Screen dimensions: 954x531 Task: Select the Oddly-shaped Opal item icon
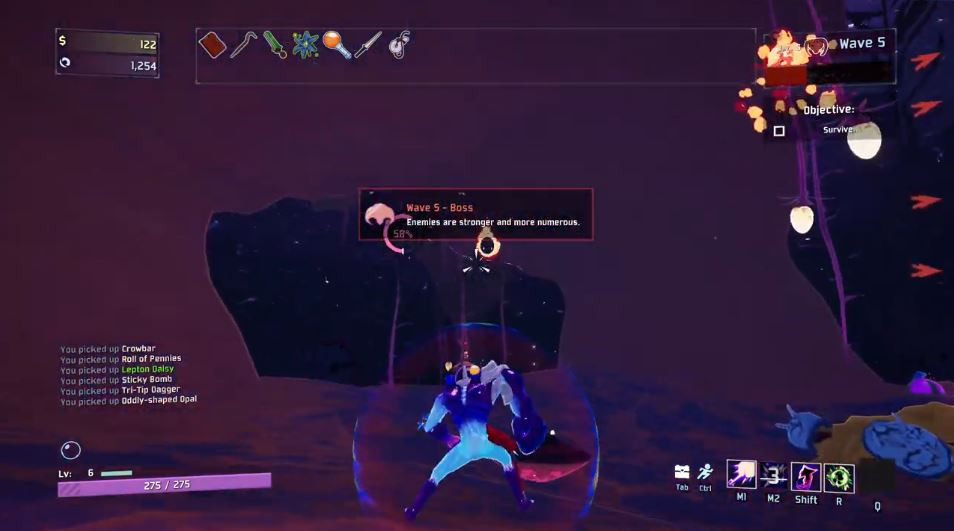pyautogui.click(x=399, y=45)
